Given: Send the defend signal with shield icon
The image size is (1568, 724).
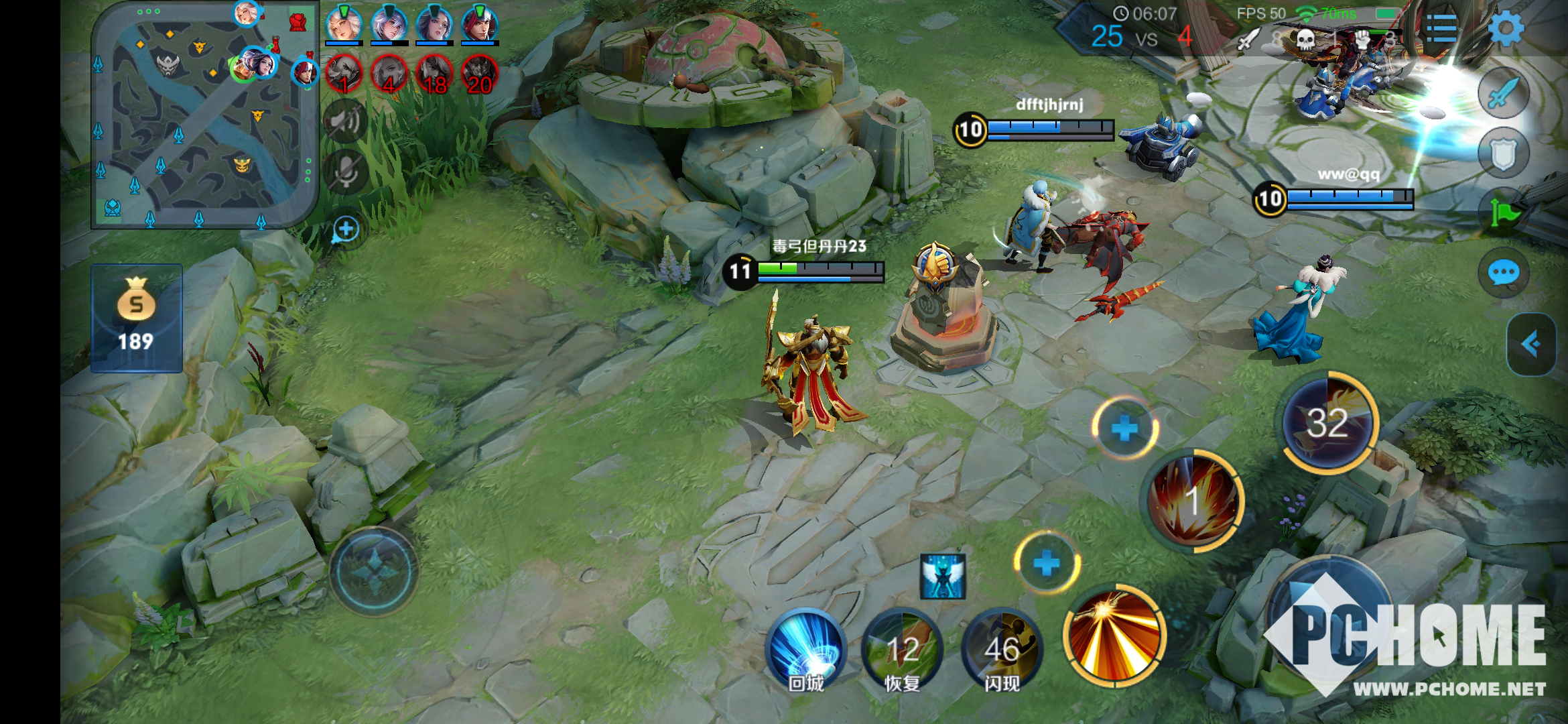Looking at the screenshot, I should (1504, 154).
